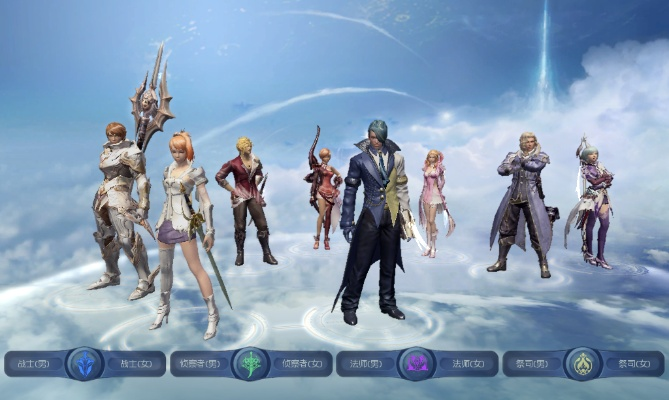Click the purple mage class emblem
This screenshot has width=669, height=400.
pos(416,363)
